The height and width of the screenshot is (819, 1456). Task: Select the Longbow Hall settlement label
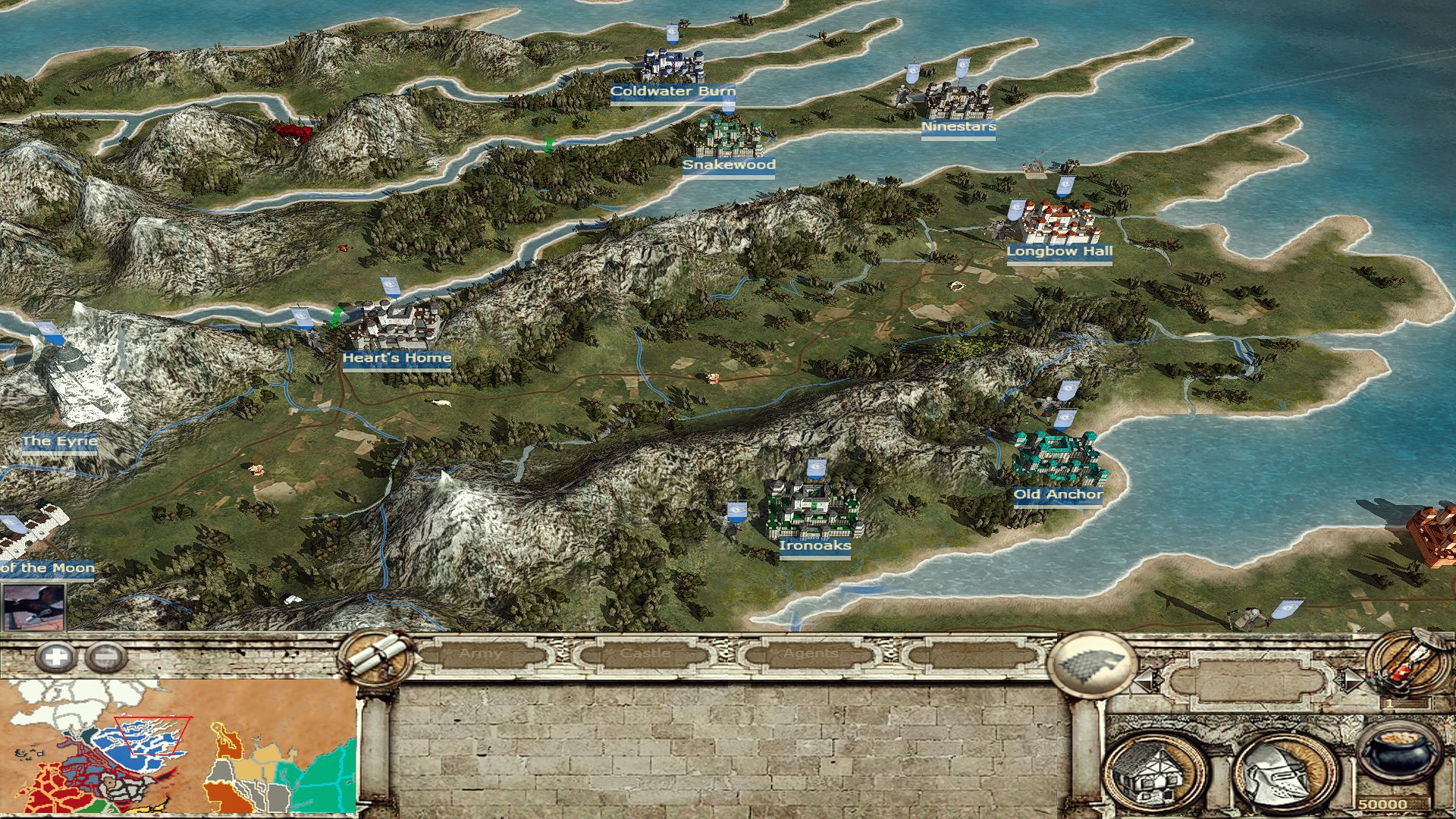[1059, 252]
